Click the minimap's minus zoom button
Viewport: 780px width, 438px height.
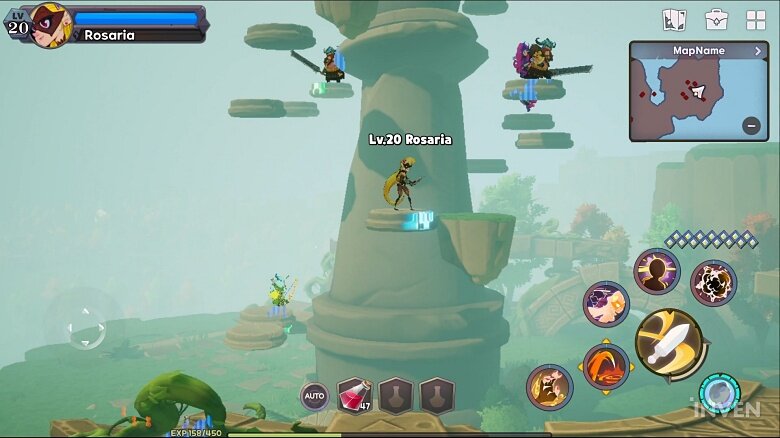[x=751, y=125]
